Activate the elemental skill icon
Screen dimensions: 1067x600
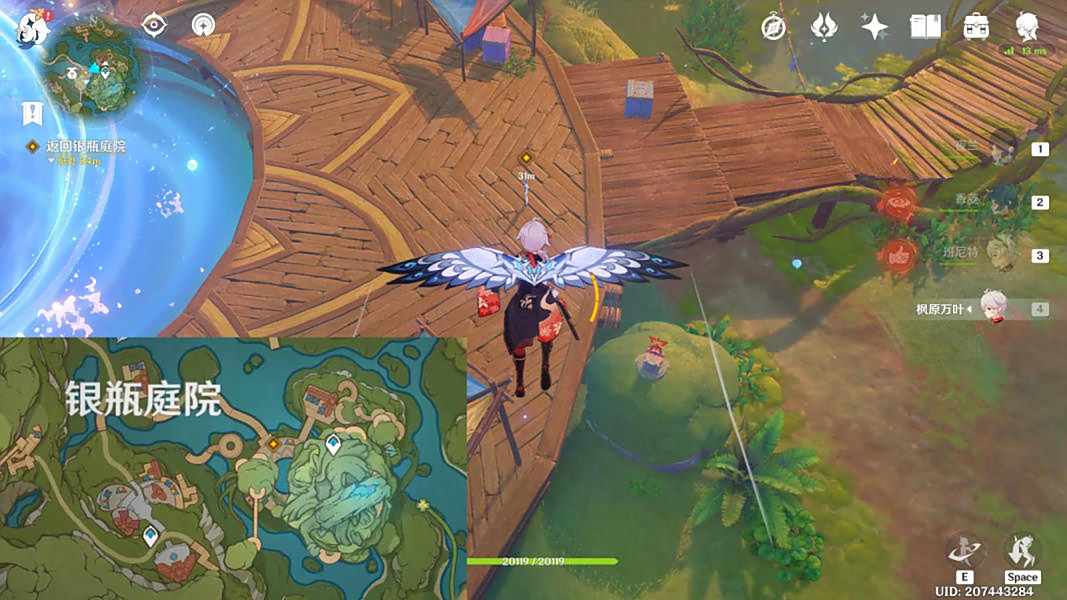pos(965,550)
